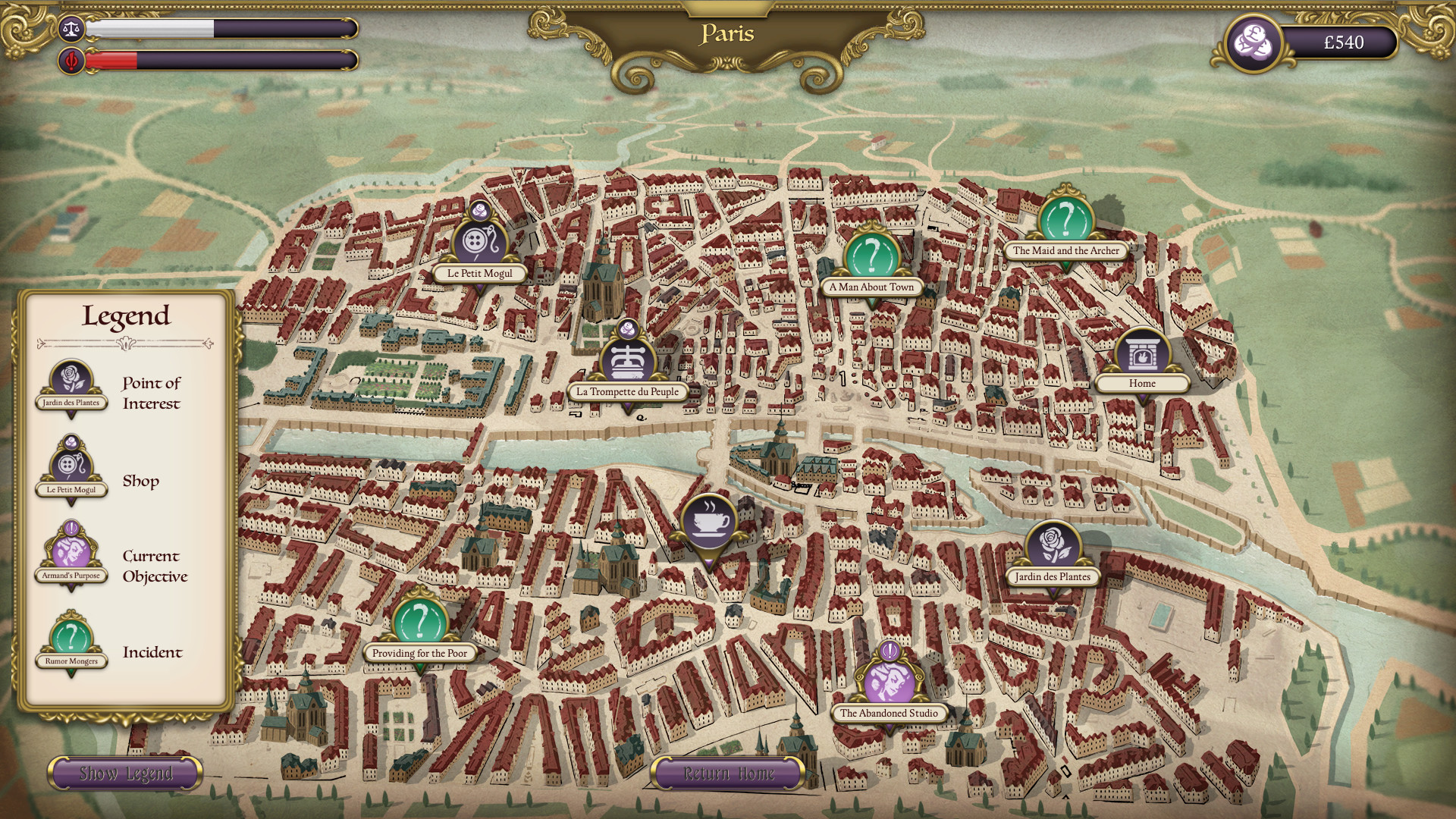Click the Providing for the Poor marker
Screen dimensions: 1456x819
point(418,622)
